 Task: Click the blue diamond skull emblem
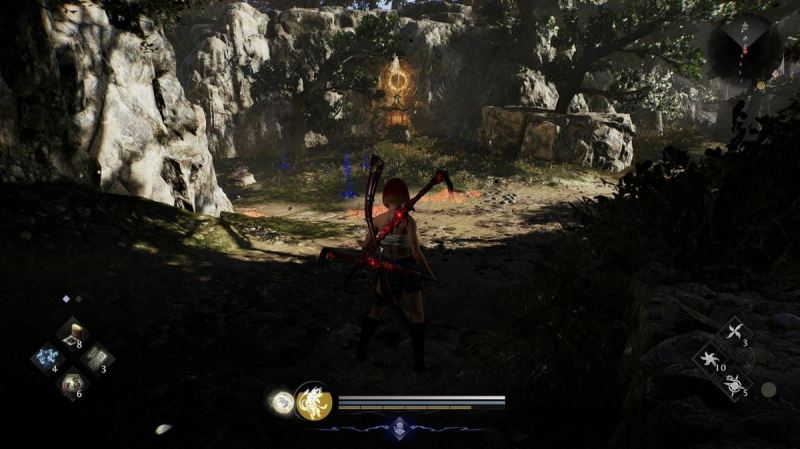(399, 426)
